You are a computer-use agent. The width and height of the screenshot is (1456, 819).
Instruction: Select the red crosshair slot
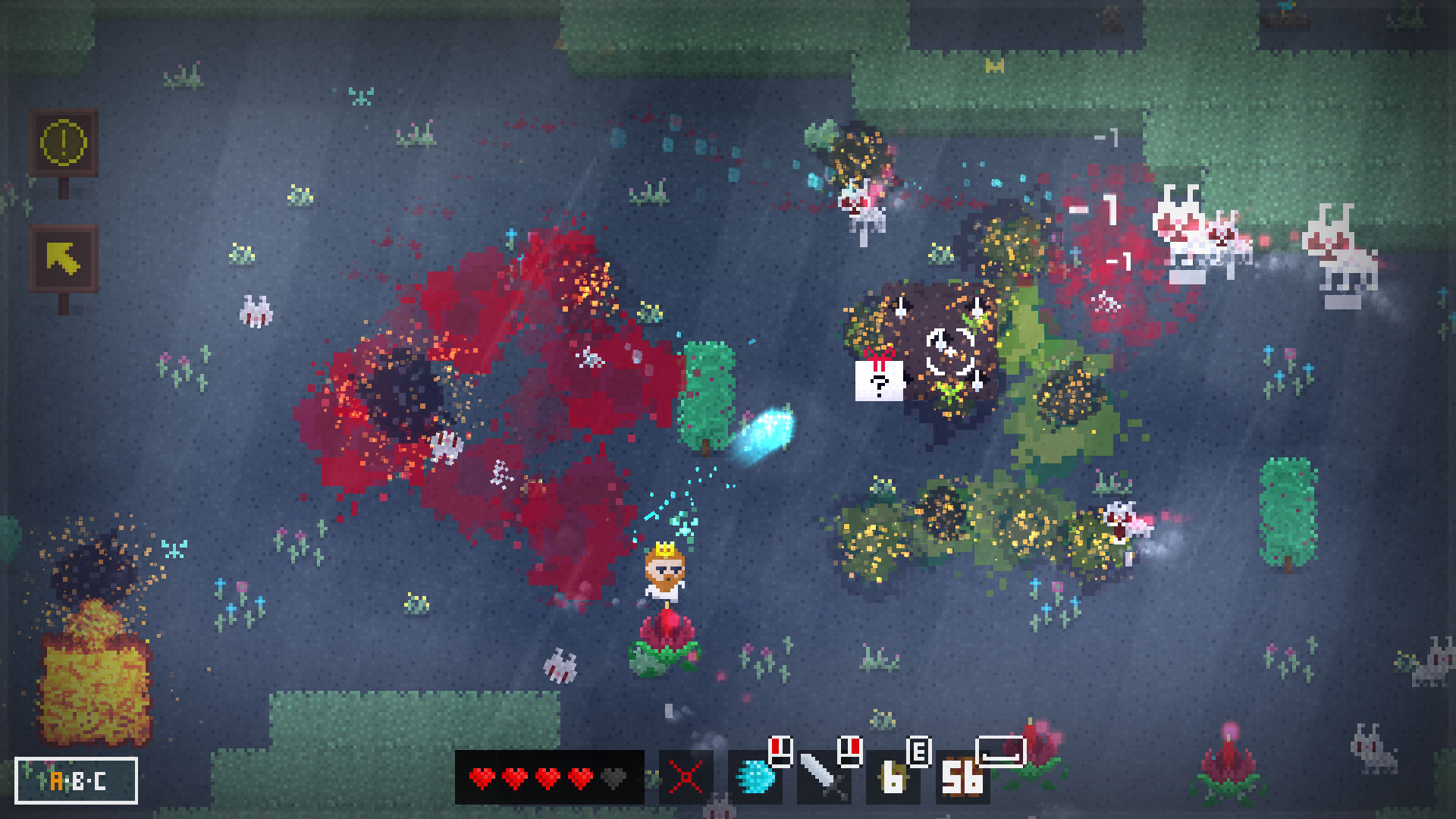686,778
